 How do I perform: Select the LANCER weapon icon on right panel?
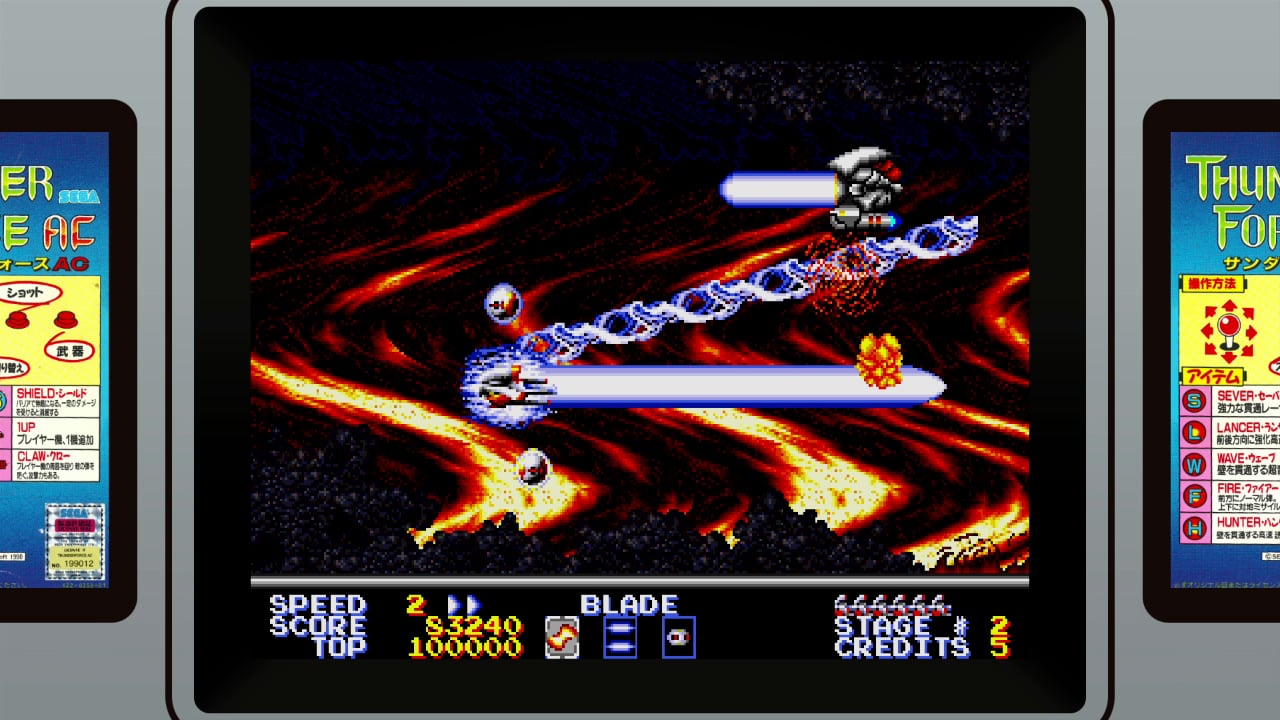(1192, 433)
